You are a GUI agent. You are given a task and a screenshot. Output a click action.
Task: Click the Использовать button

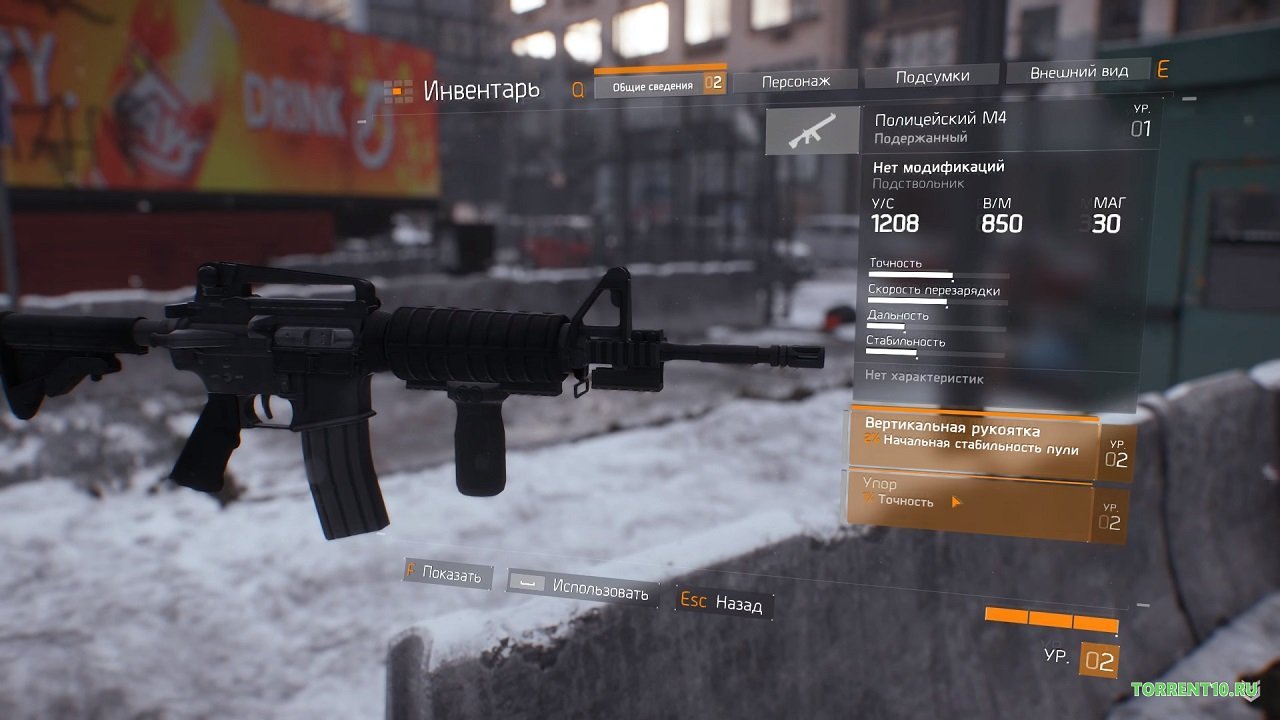pos(583,588)
